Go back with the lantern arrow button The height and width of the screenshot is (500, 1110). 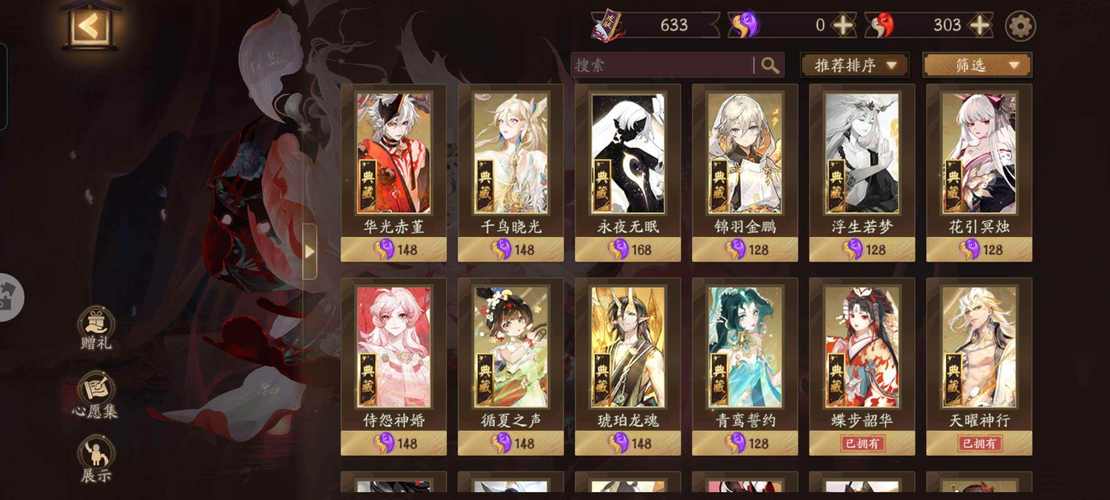pos(90,27)
